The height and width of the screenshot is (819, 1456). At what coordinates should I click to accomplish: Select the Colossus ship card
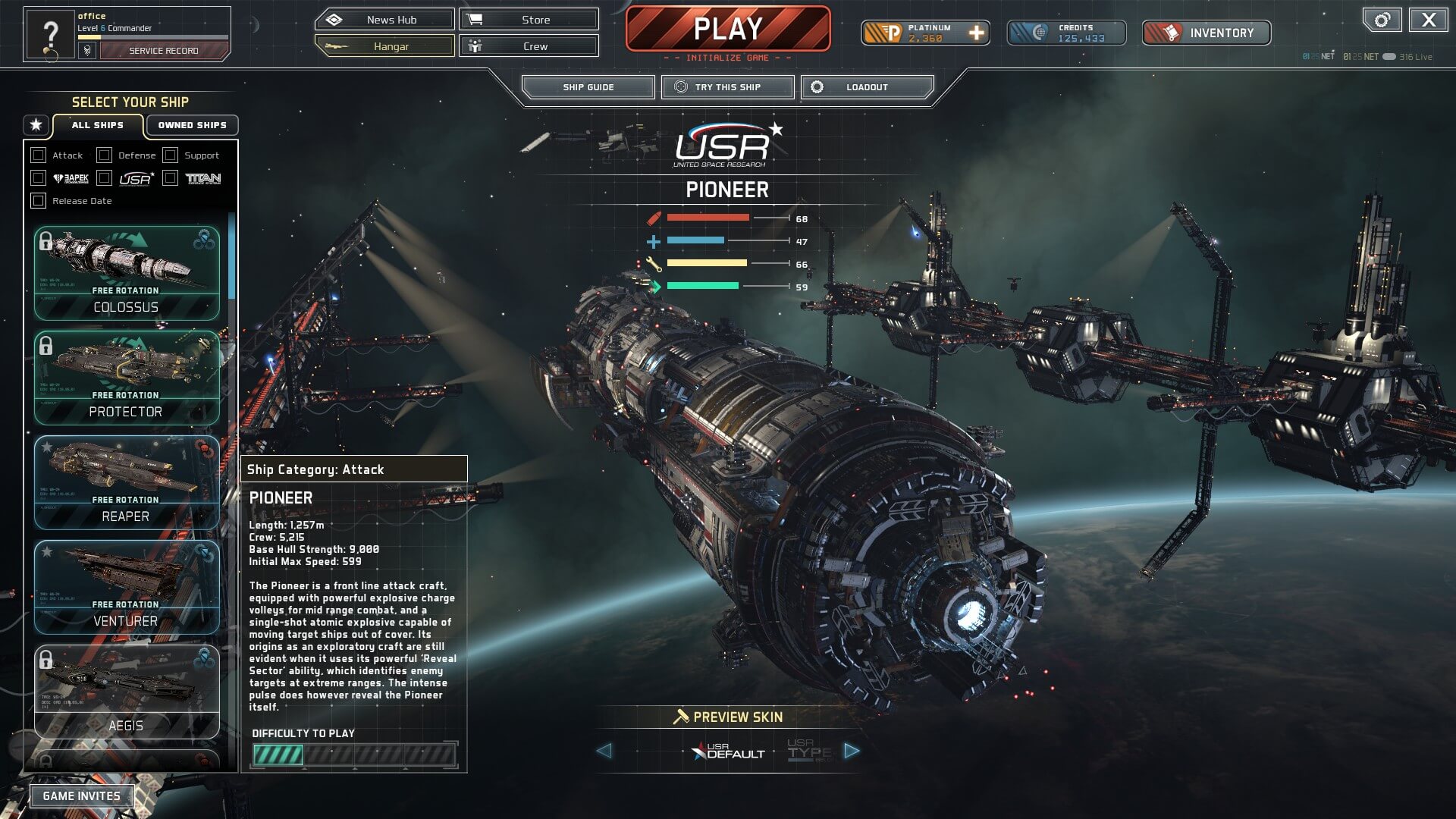(x=127, y=273)
